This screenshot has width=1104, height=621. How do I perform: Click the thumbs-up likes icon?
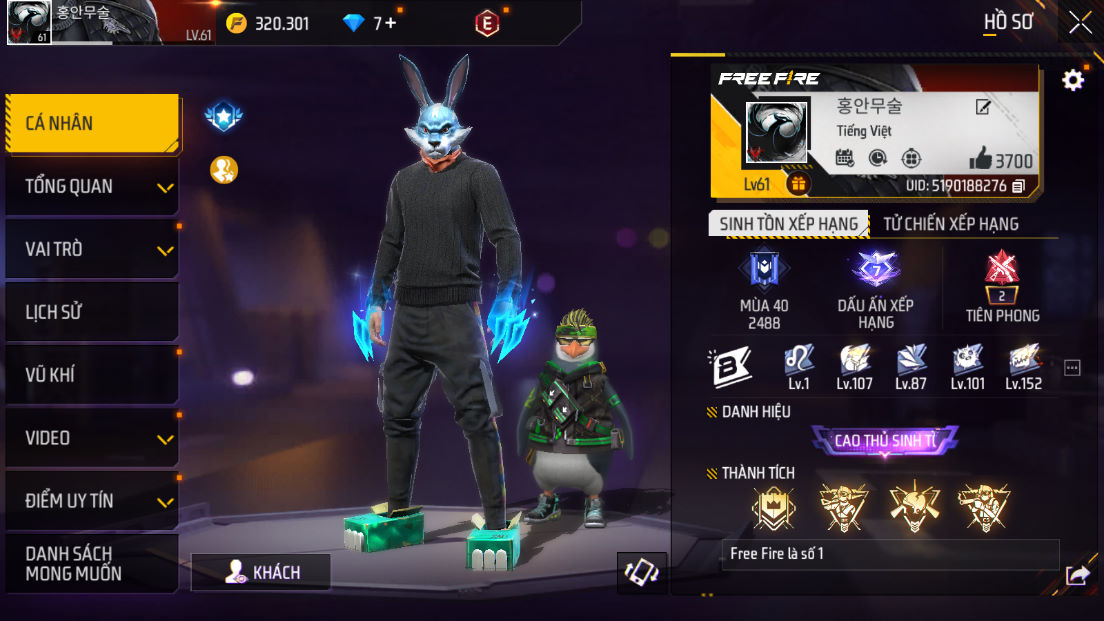point(980,158)
